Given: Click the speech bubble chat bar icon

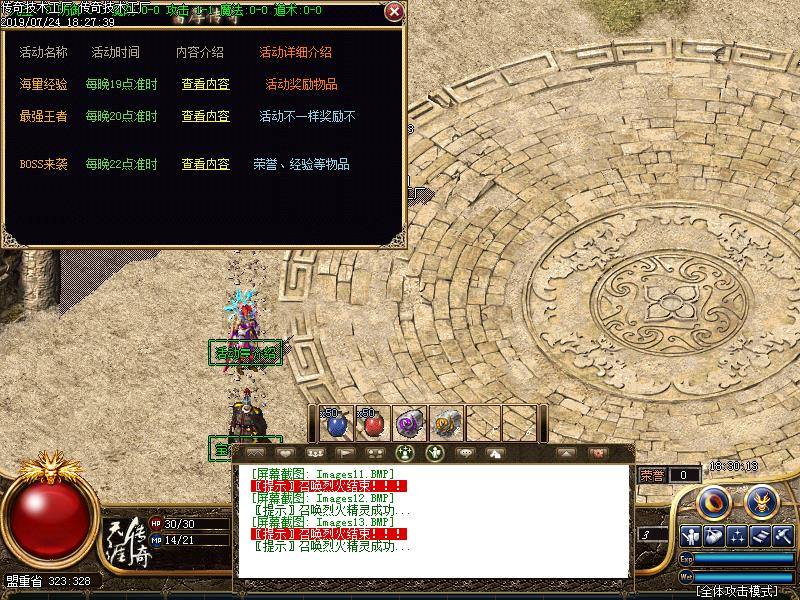Looking at the screenshot, I should (464, 453).
